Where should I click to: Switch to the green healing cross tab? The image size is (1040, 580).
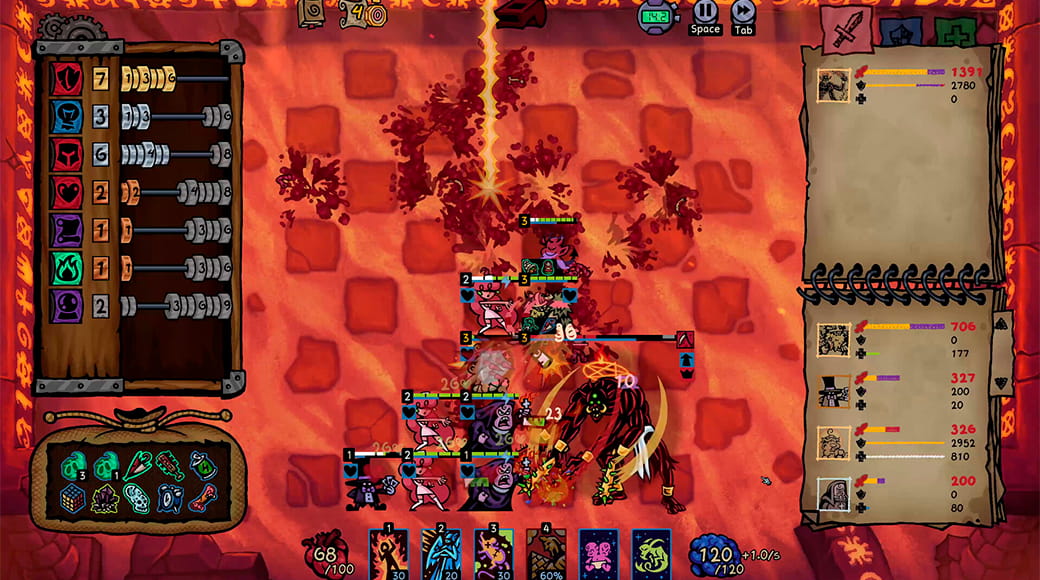[x=955, y=31]
